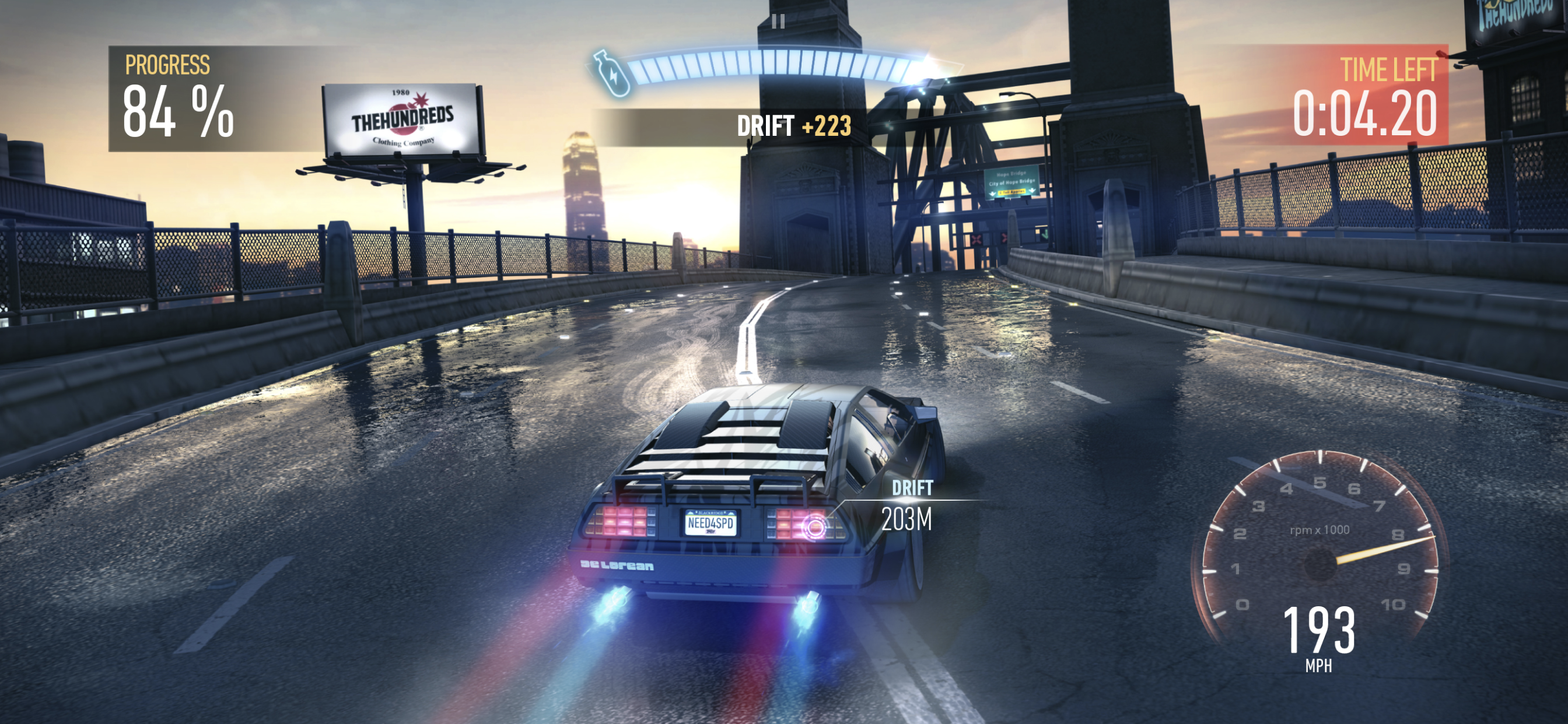The height and width of the screenshot is (724, 1568).
Task: Tap the Toll Applies banner on the road sign
Action: 1012,192
